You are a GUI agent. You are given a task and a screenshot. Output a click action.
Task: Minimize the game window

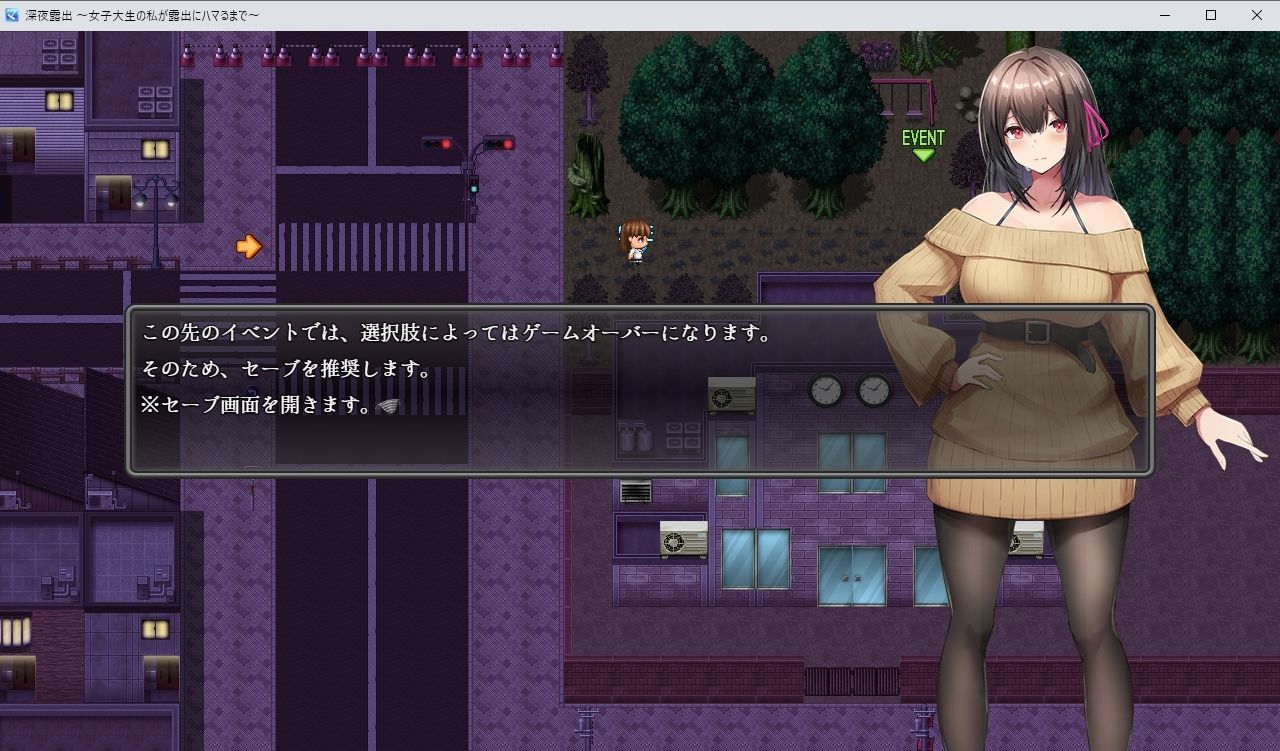click(1163, 15)
